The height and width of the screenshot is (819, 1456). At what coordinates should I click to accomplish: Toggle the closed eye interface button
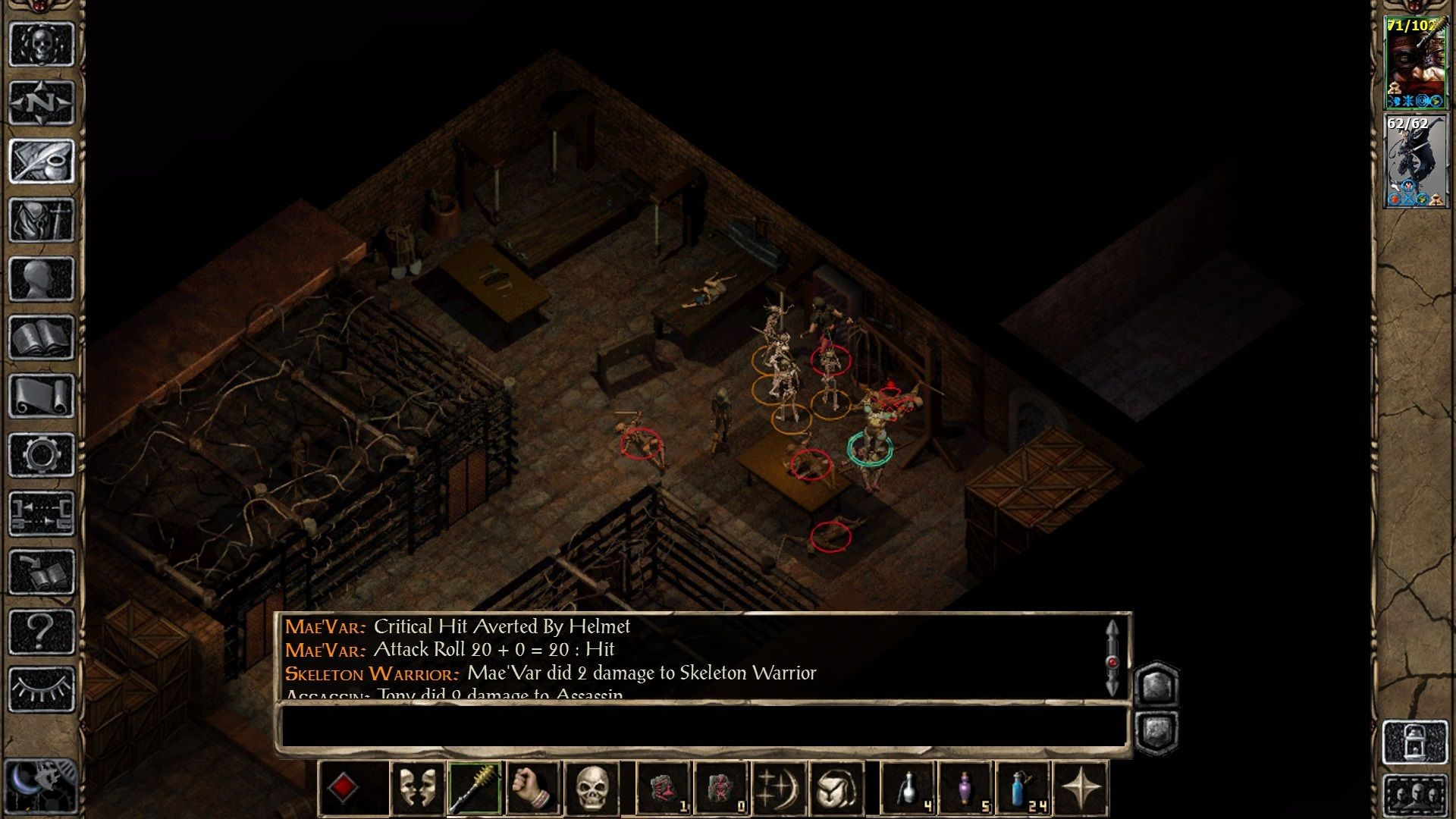click(42, 689)
